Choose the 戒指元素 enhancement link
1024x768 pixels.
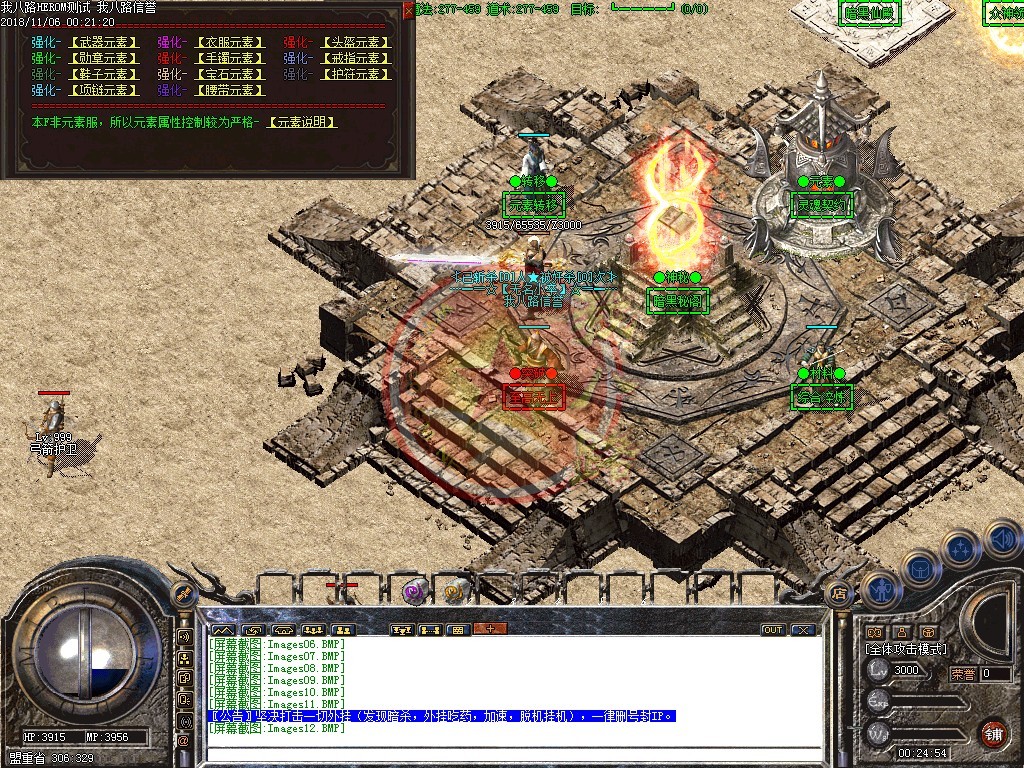[x=355, y=59]
